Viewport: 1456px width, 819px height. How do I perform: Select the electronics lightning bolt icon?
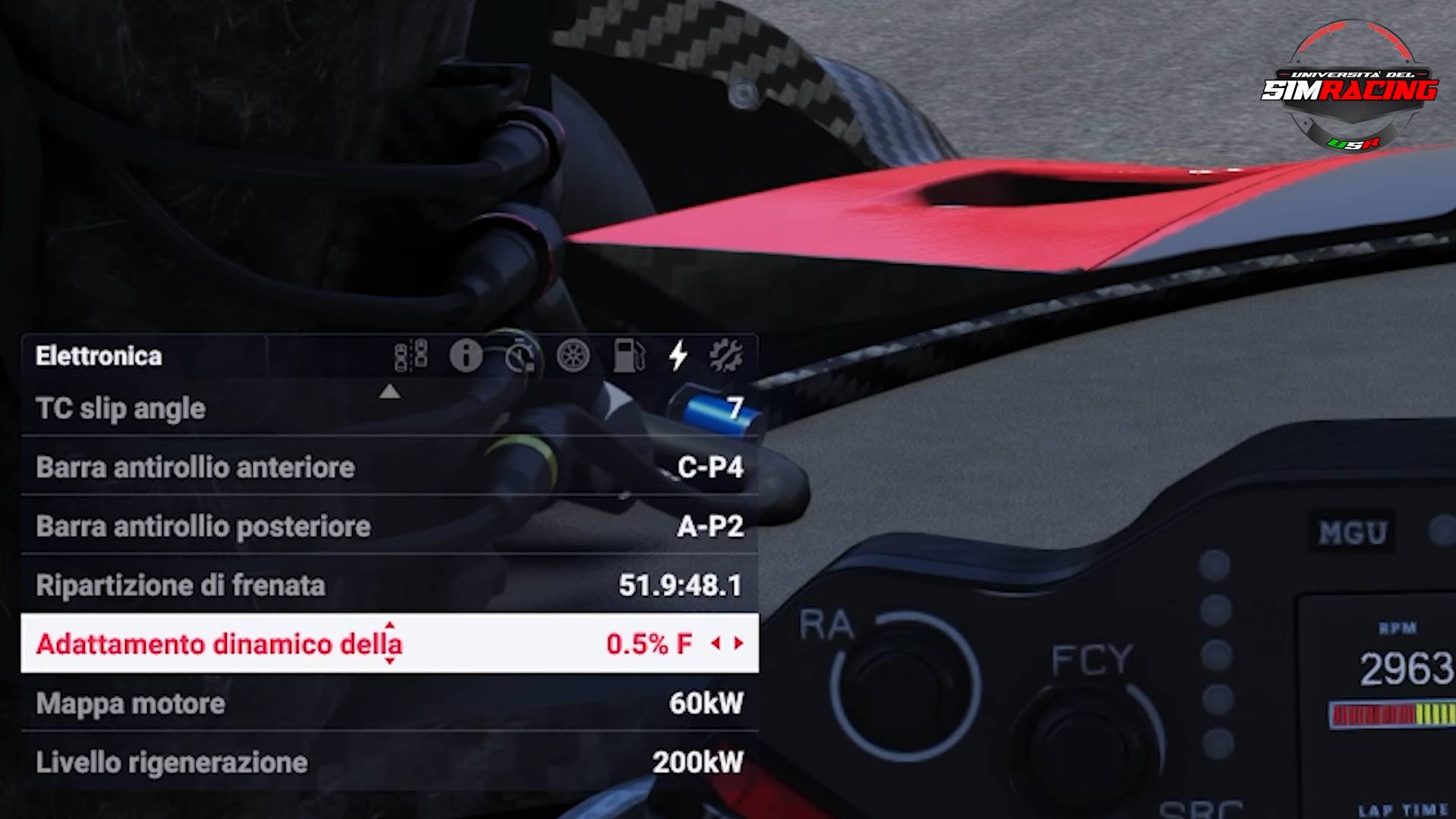pyautogui.click(x=678, y=355)
